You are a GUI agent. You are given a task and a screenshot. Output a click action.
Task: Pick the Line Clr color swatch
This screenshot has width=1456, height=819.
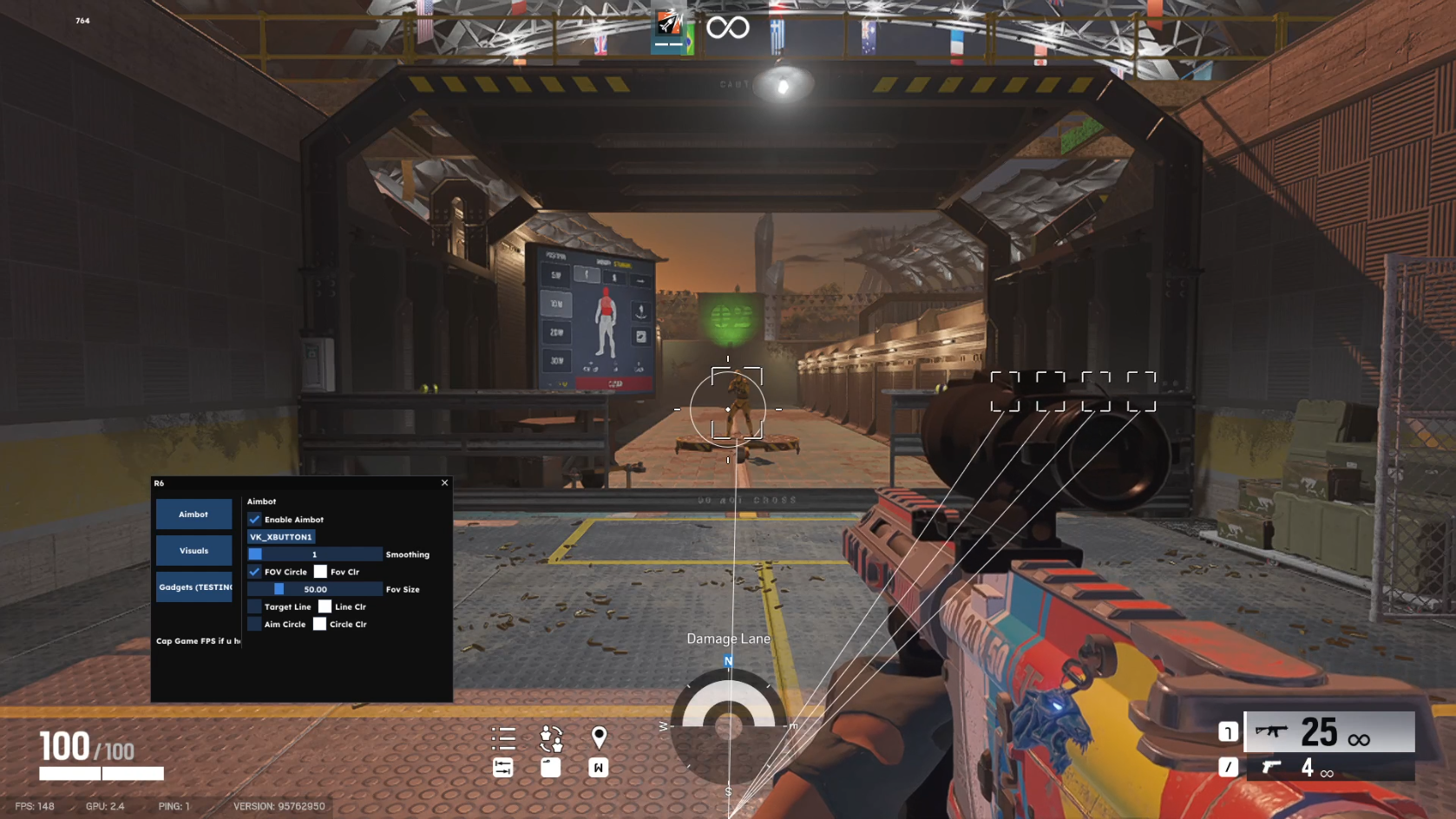[x=325, y=606]
